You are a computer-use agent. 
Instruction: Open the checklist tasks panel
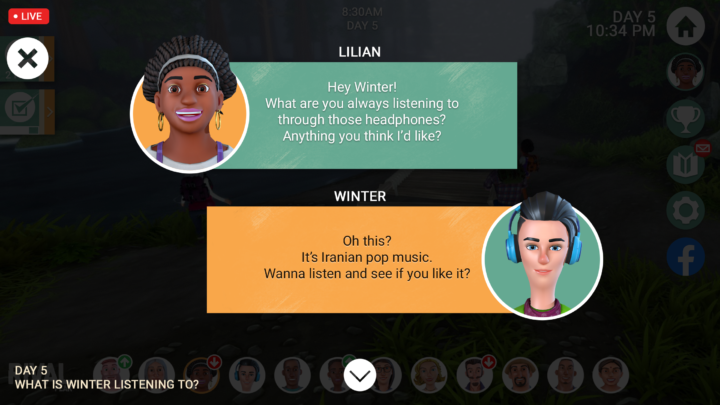pyautogui.click(x=20, y=108)
